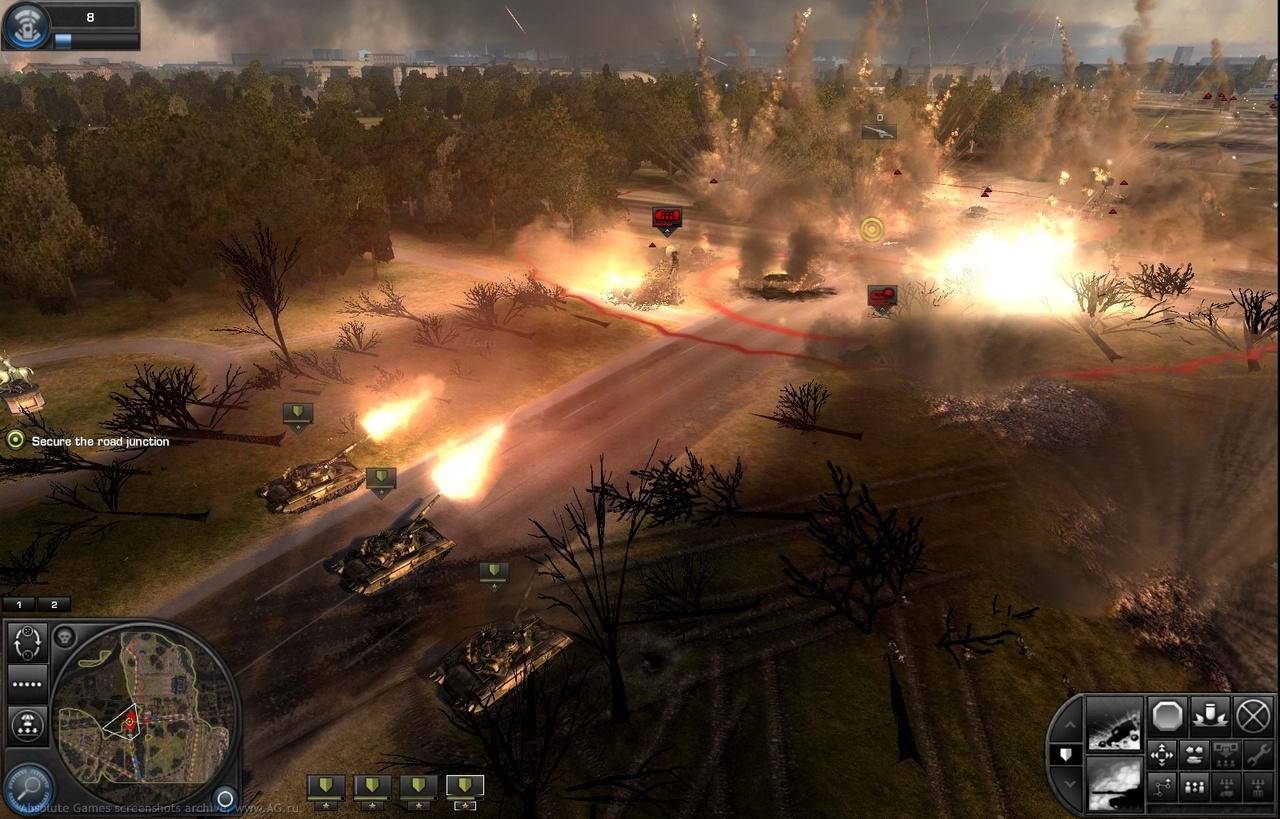This screenshot has height=819, width=1280.
Task: Select the move order arrows icon
Action: [x=1161, y=755]
